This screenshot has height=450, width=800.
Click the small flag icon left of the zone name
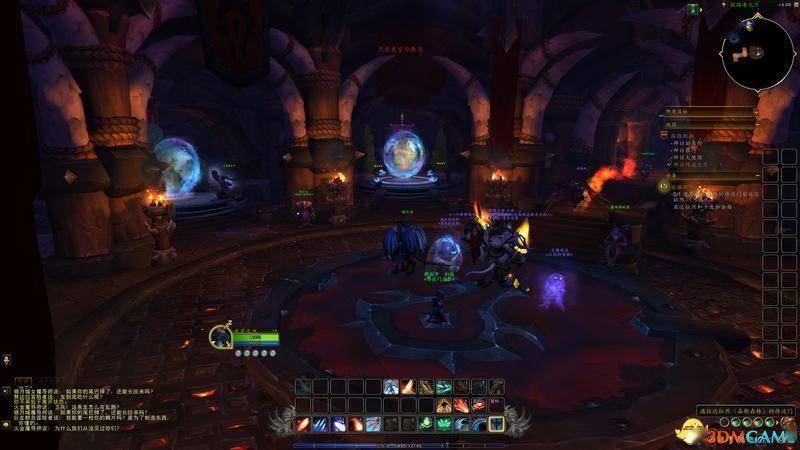click(693, 8)
